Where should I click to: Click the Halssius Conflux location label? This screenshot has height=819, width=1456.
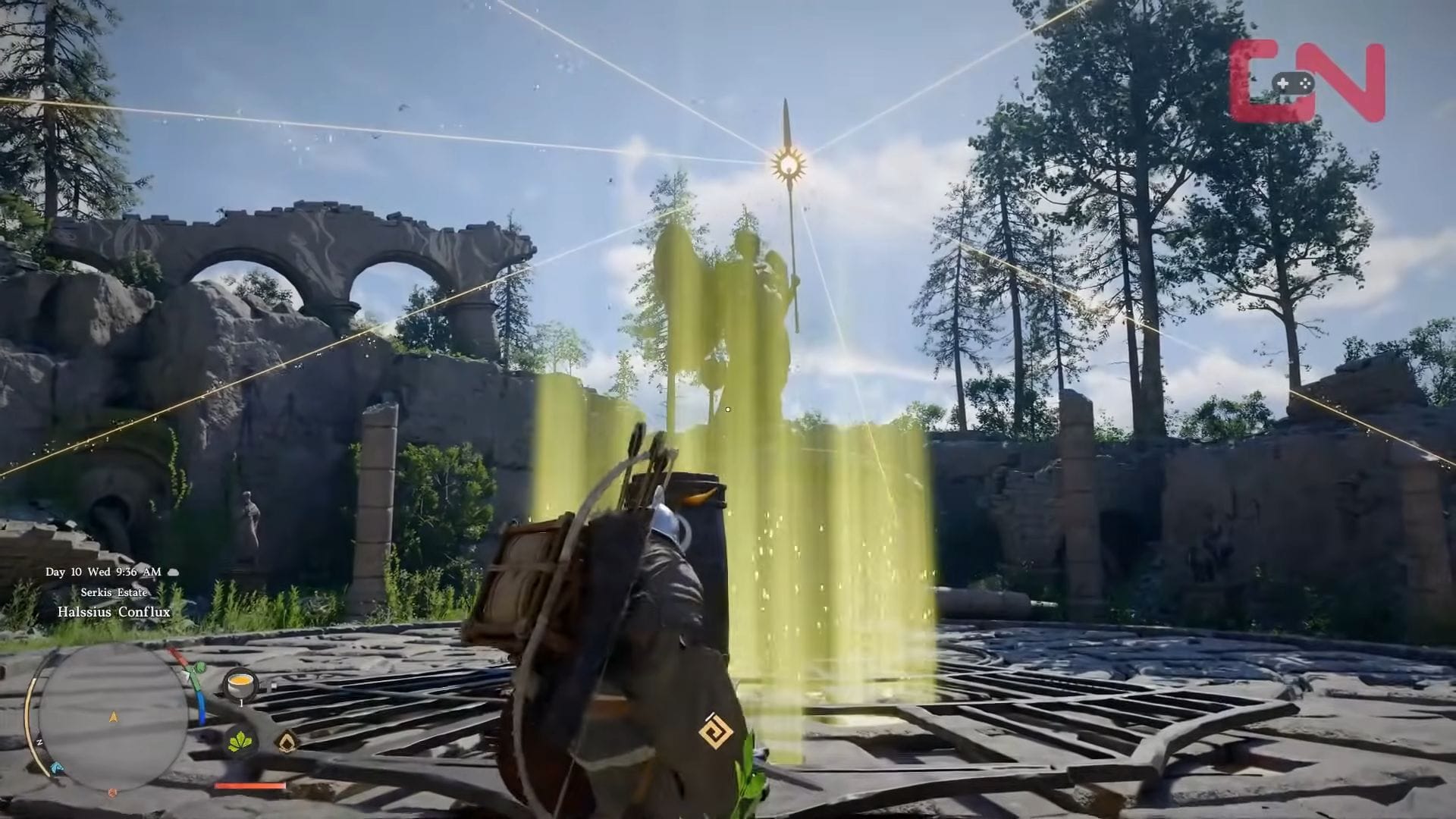[115, 611]
